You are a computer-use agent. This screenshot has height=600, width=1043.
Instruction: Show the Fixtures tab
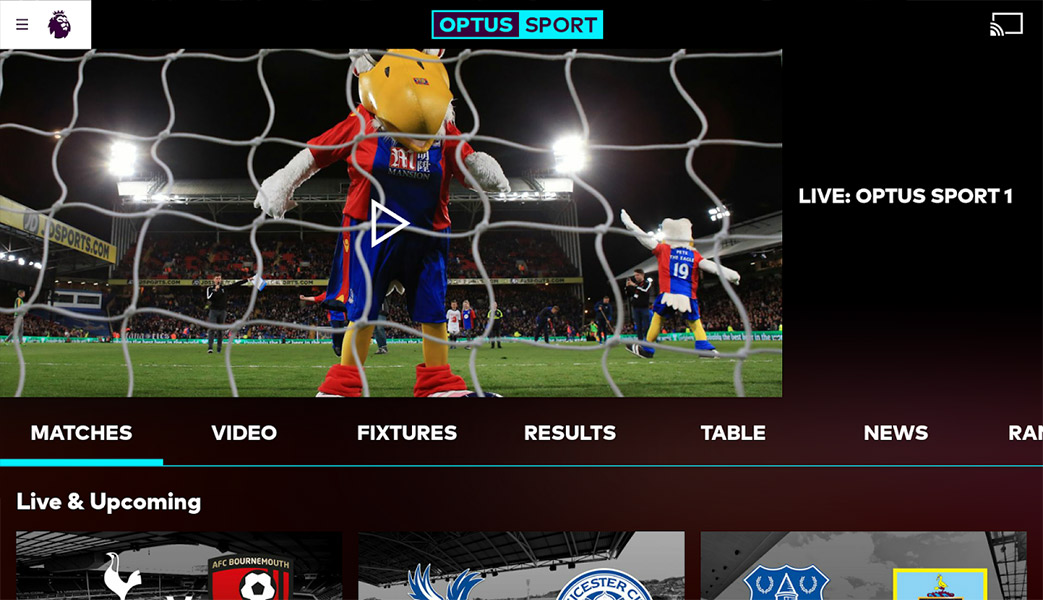pyautogui.click(x=407, y=433)
